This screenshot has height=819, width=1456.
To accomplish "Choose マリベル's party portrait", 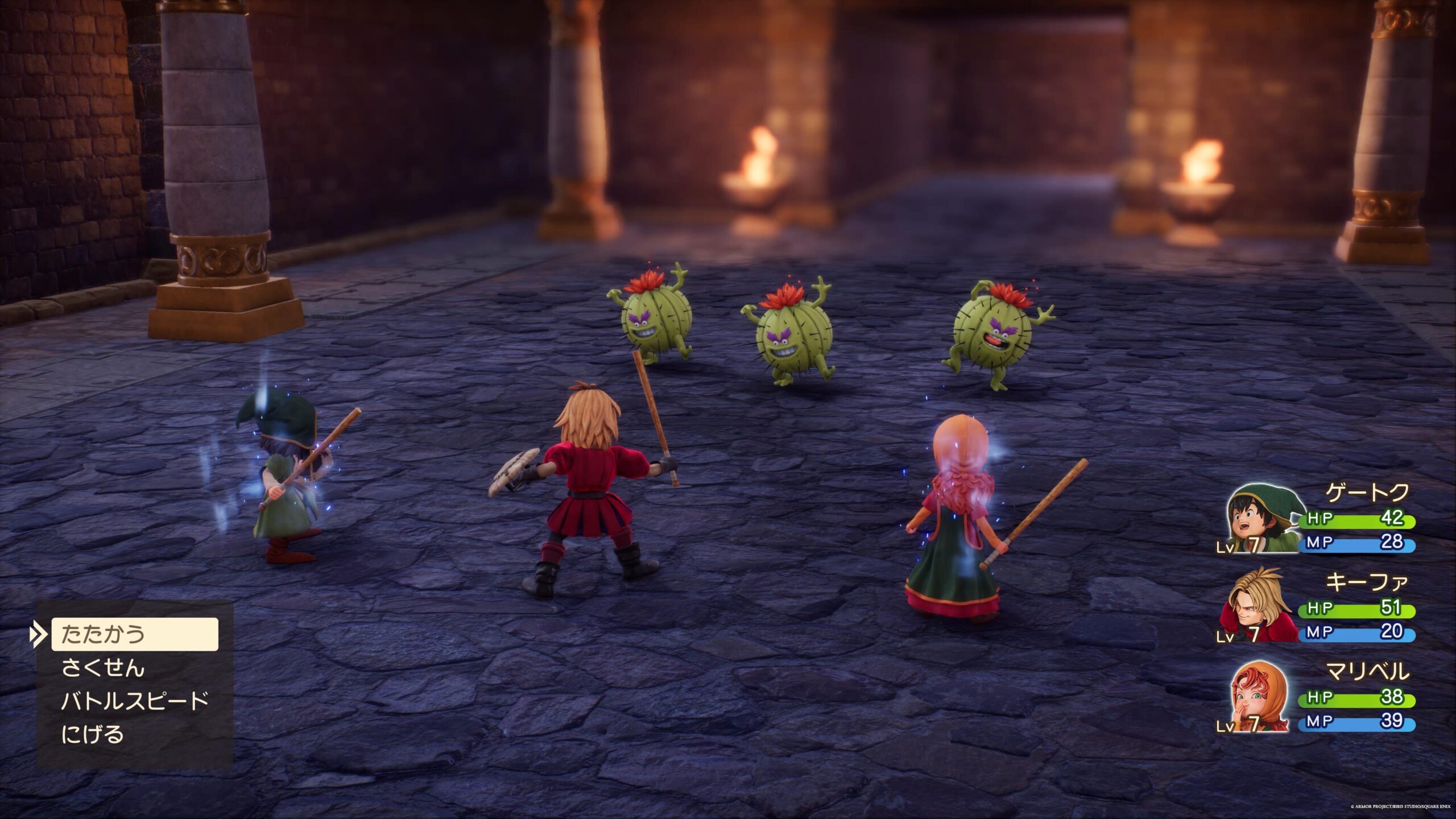I will [1259, 696].
